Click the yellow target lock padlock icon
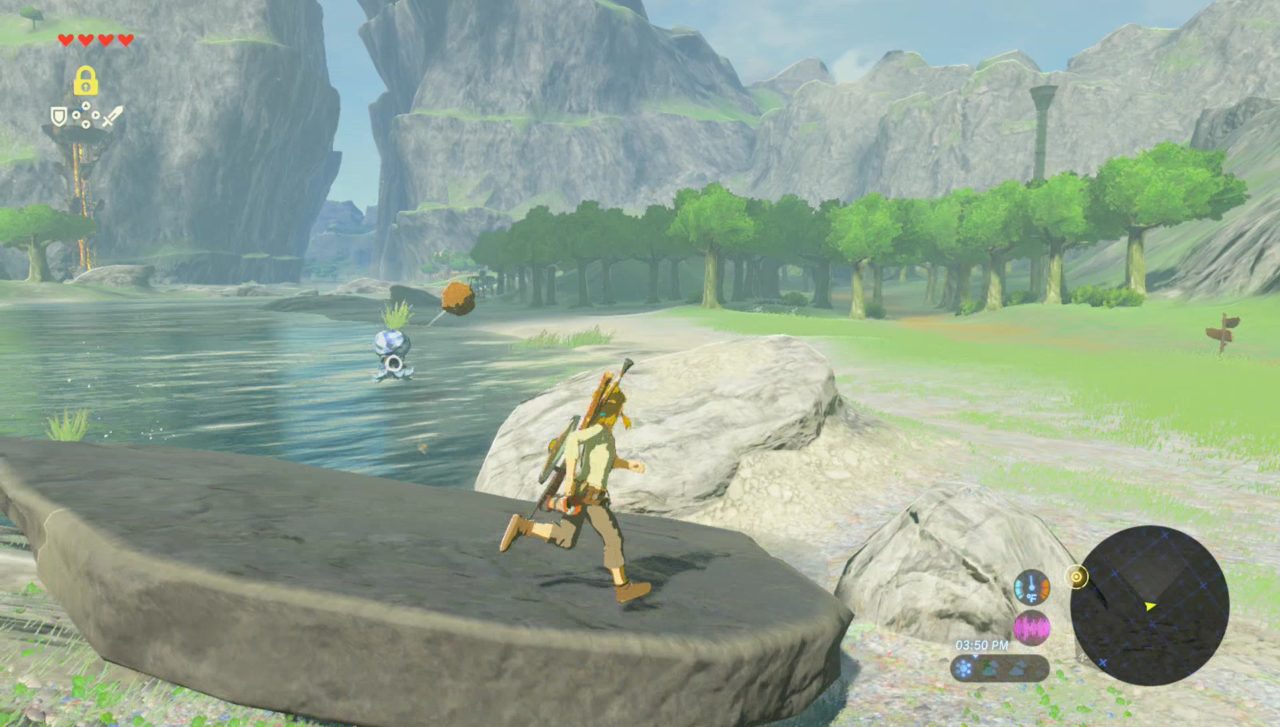The height and width of the screenshot is (727, 1280). 86,80
